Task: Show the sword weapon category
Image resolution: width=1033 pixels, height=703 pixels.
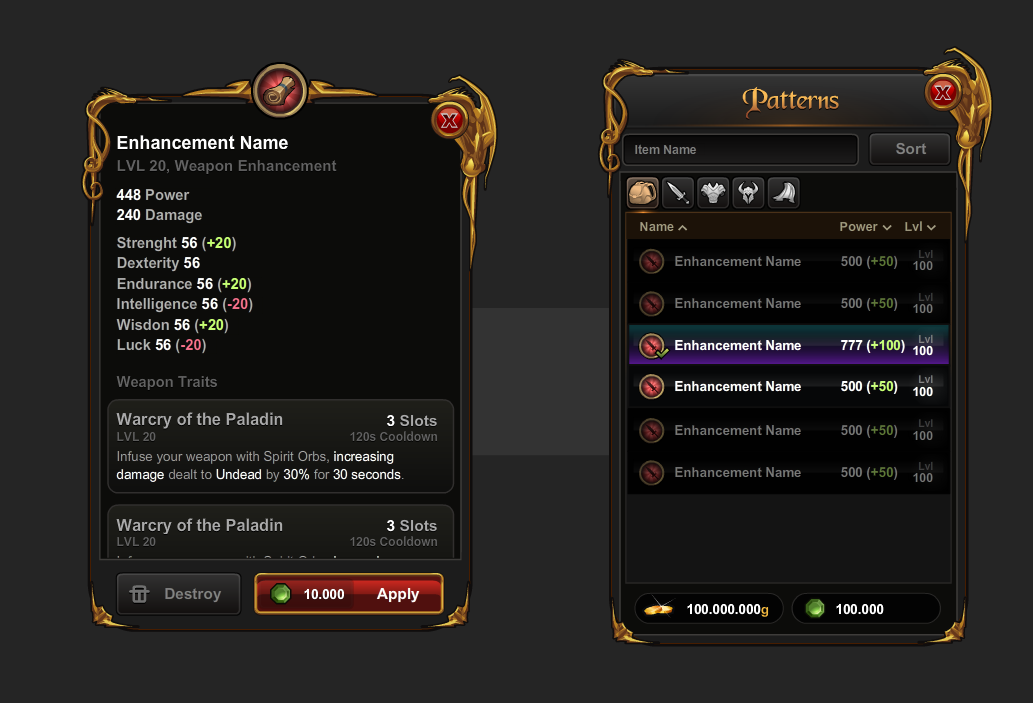Action: coord(677,193)
